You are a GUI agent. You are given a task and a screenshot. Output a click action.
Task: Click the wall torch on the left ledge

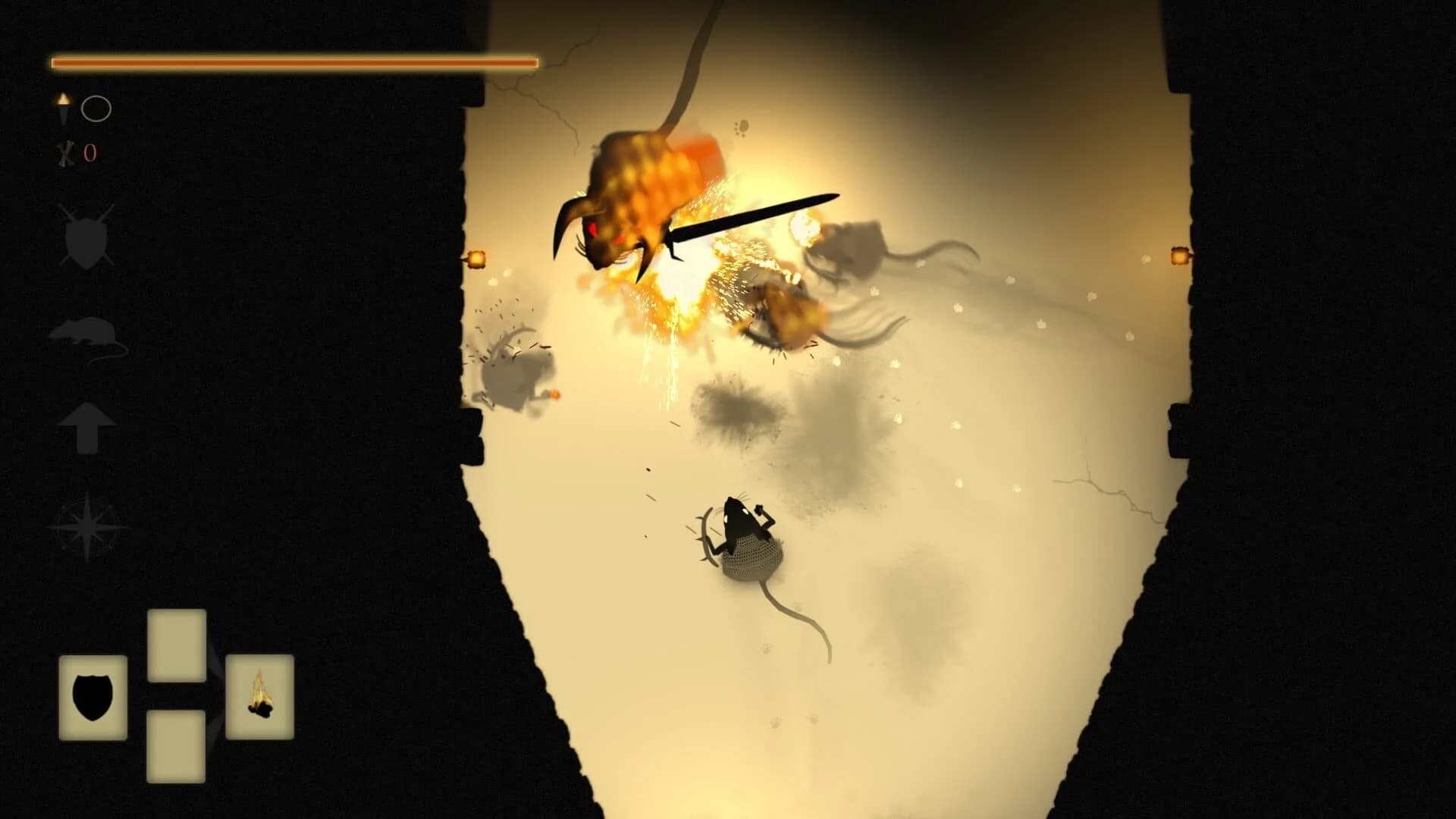click(478, 258)
